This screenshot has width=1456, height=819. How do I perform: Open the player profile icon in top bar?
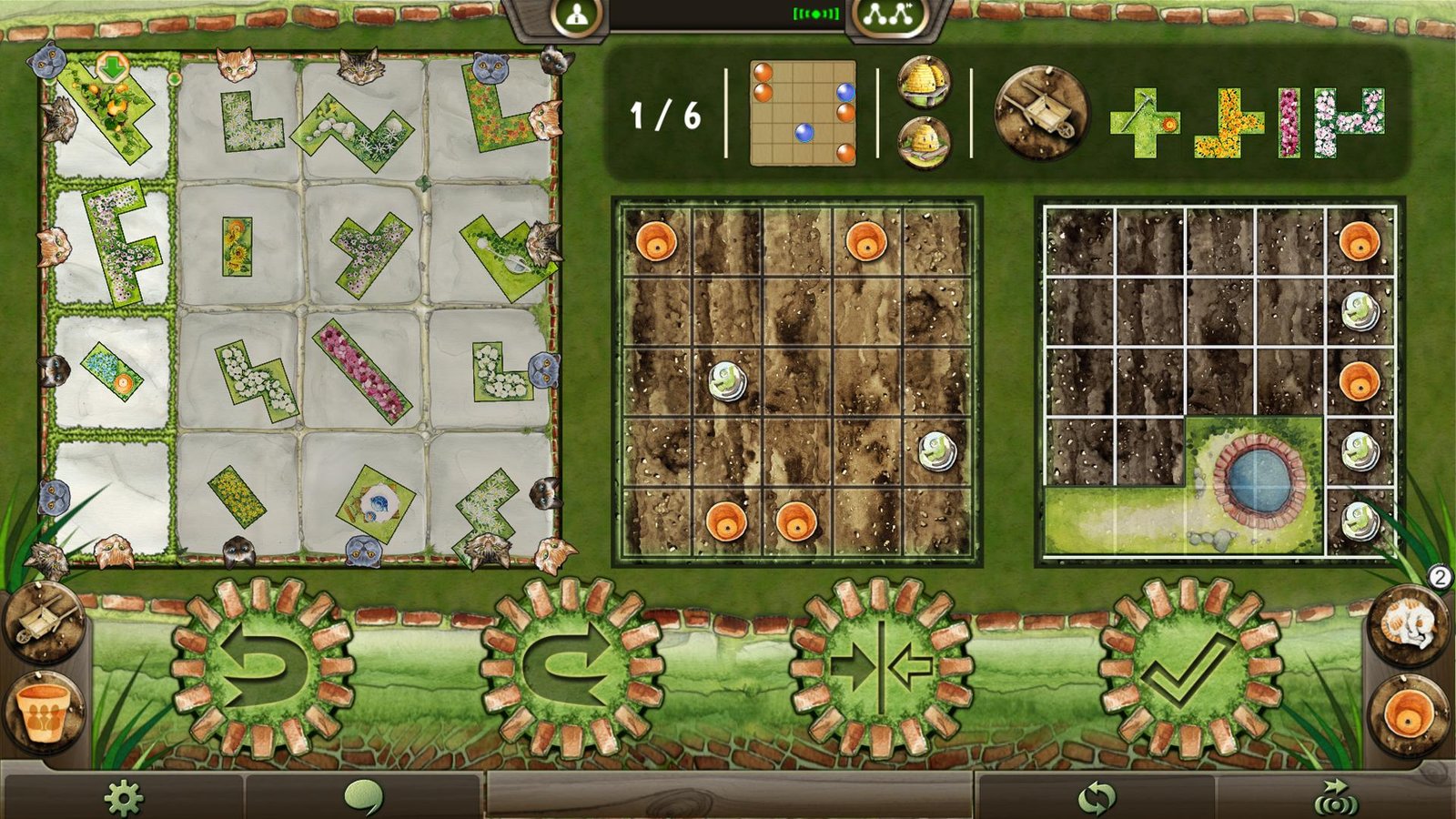tap(576, 16)
